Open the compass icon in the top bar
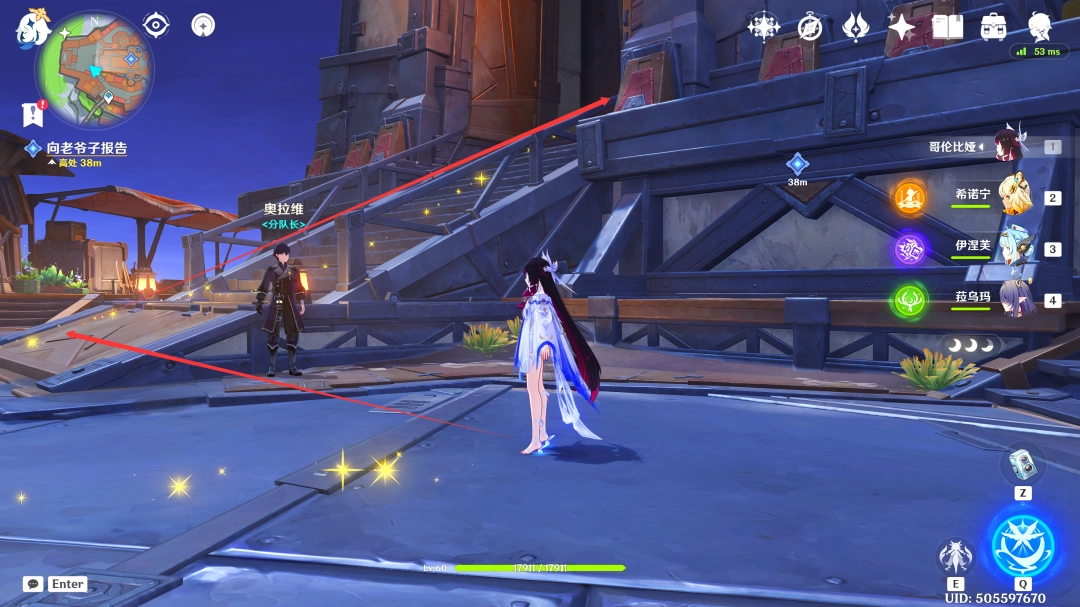 (x=810, y=27)
